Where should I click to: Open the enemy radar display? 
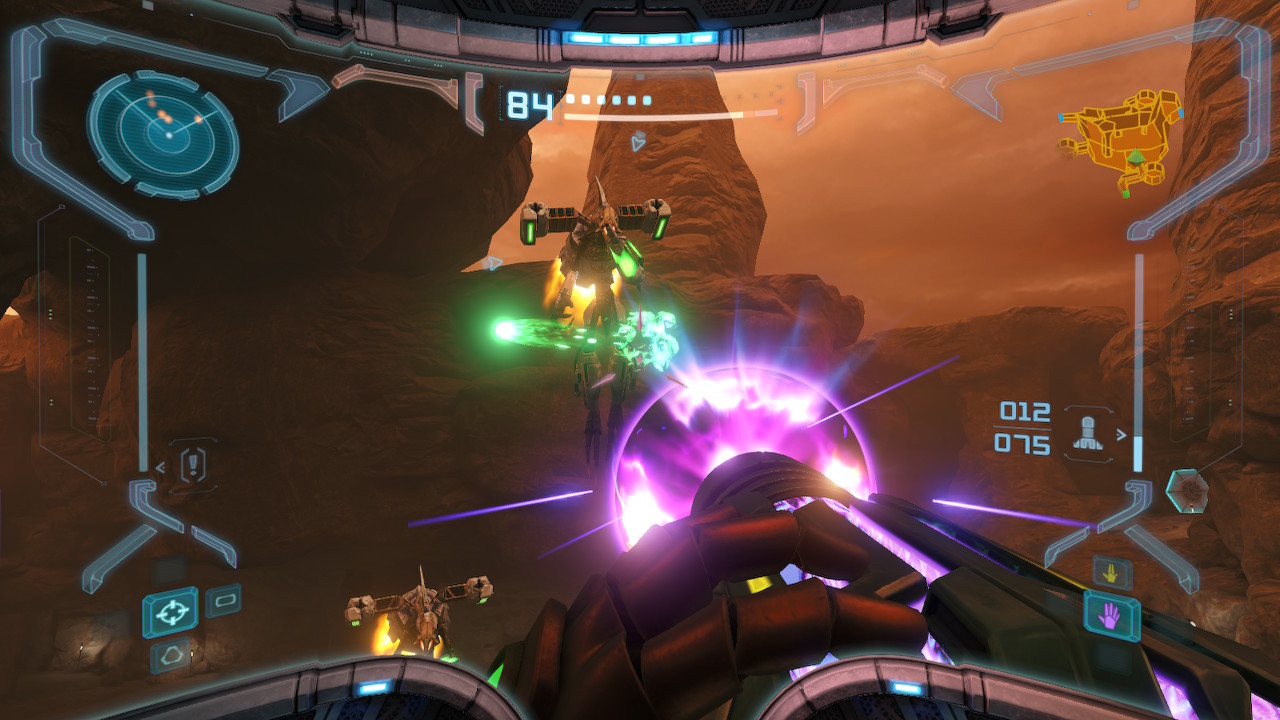coord(163,133)
